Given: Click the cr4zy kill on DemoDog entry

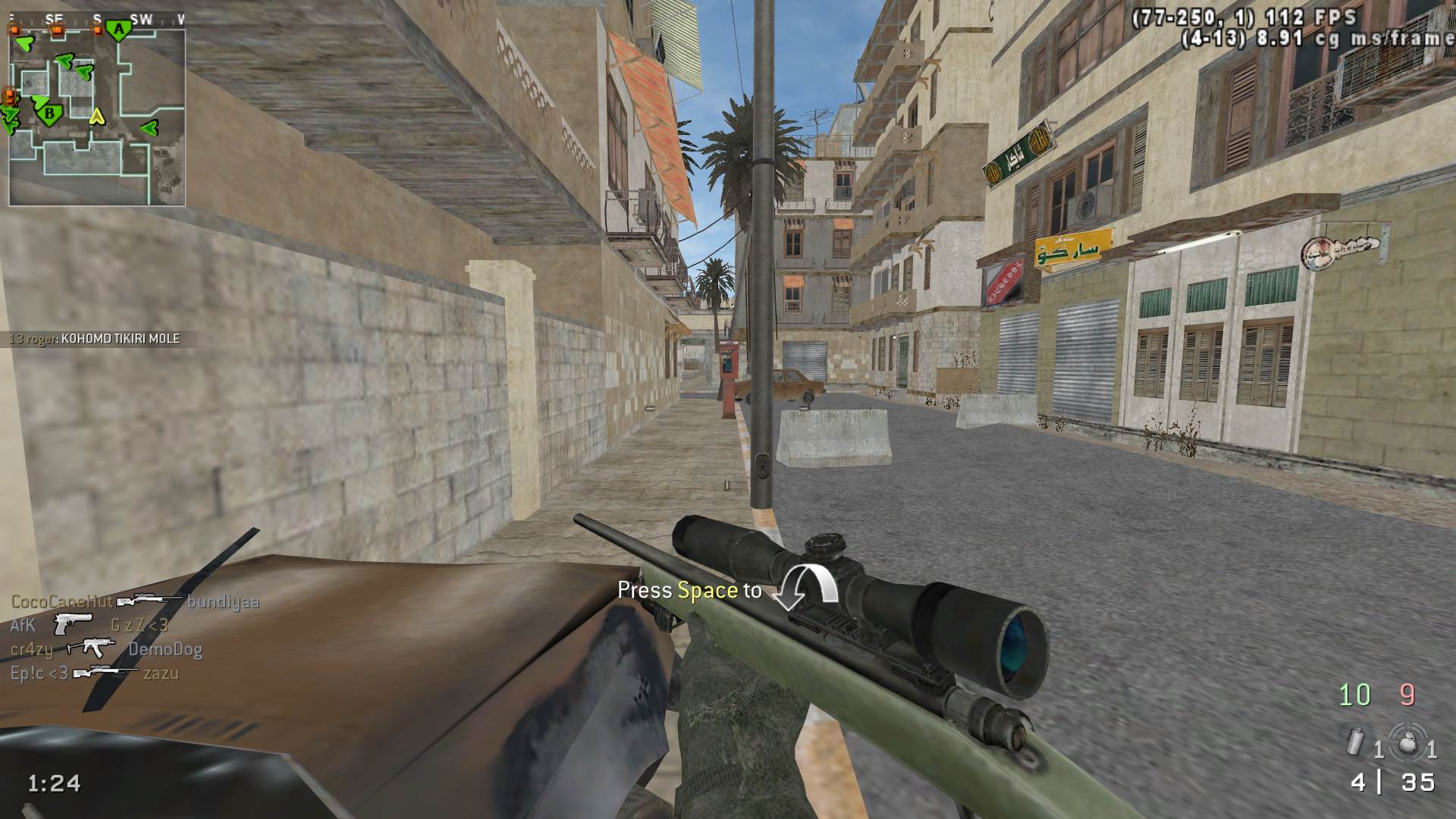Looking at the screenshot, I should (x=106, y=649).
